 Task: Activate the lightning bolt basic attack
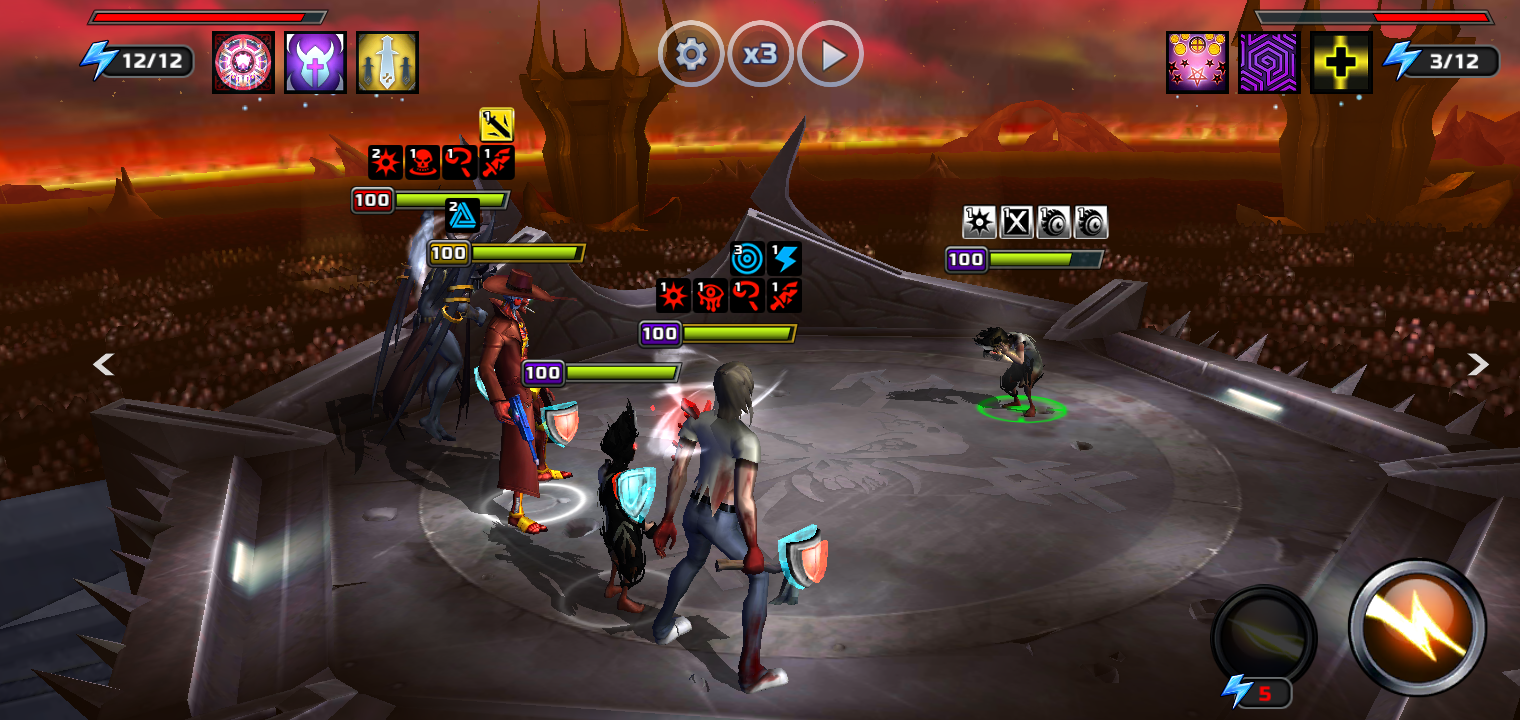click(x=1418, y=627)
